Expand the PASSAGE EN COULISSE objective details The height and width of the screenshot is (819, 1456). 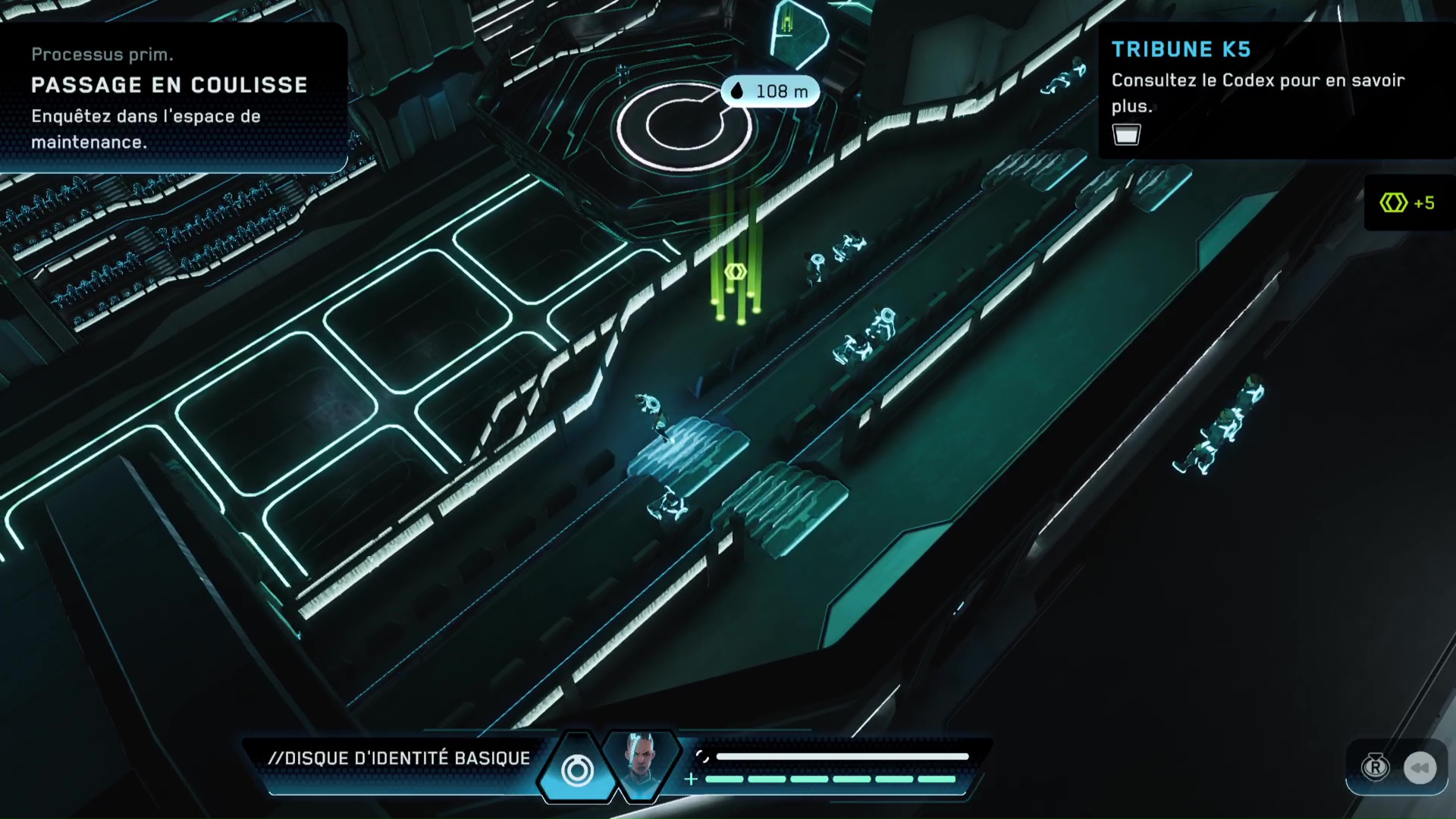pos(170,85)
